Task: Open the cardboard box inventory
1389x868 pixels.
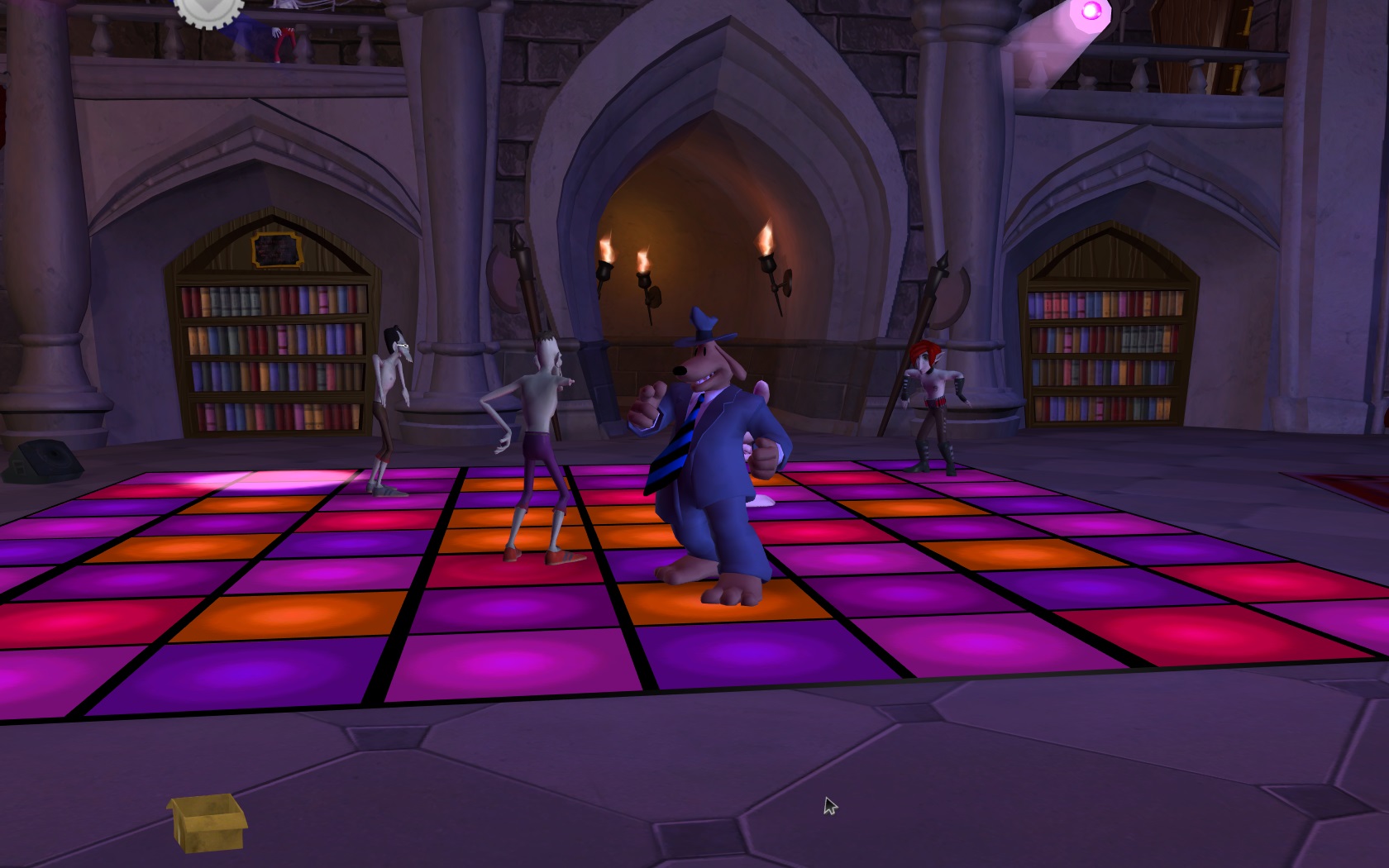Action: coord(207,821)
